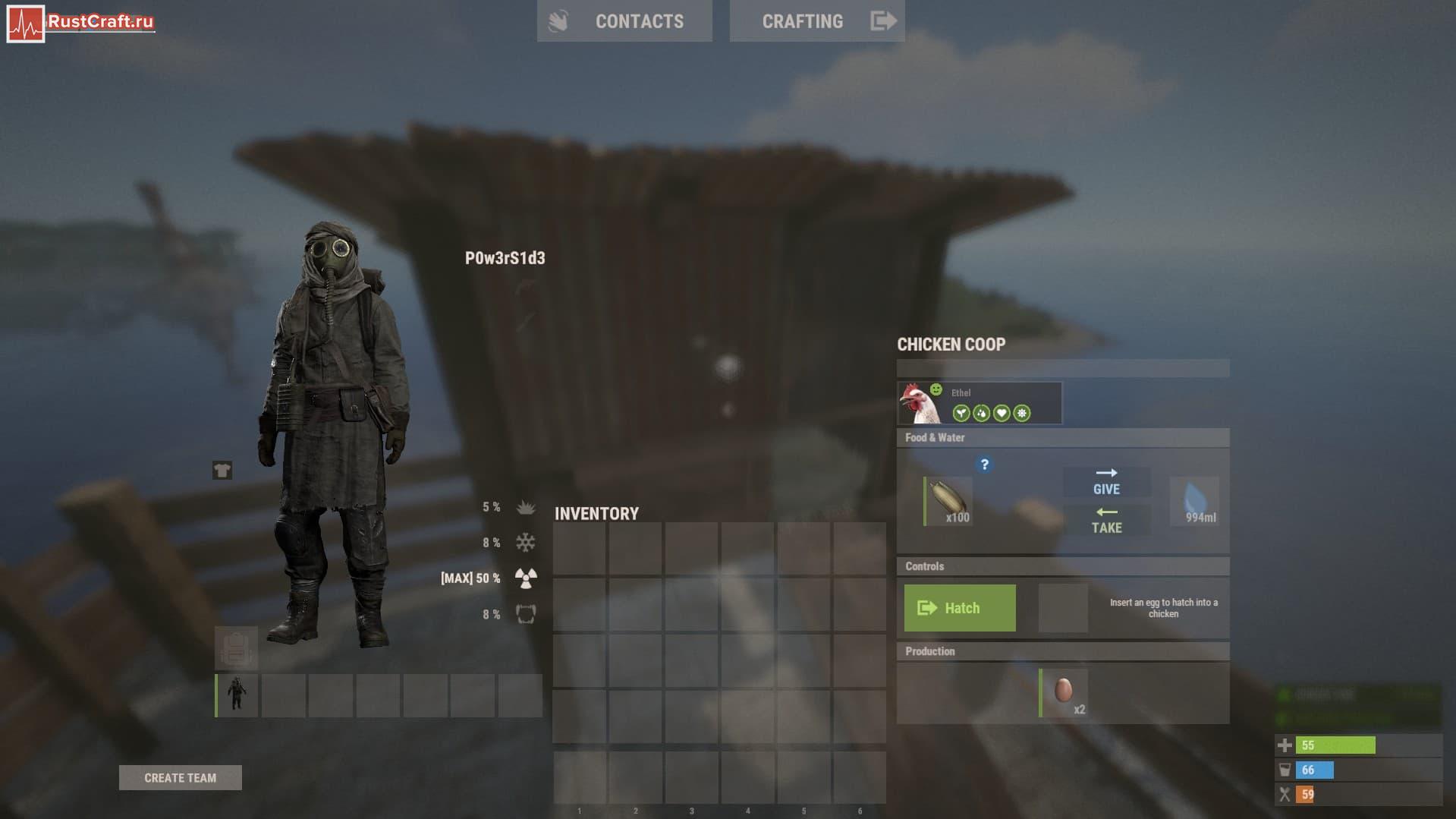Open the Contacts tab
The image size is (1456, 819).
624,21
